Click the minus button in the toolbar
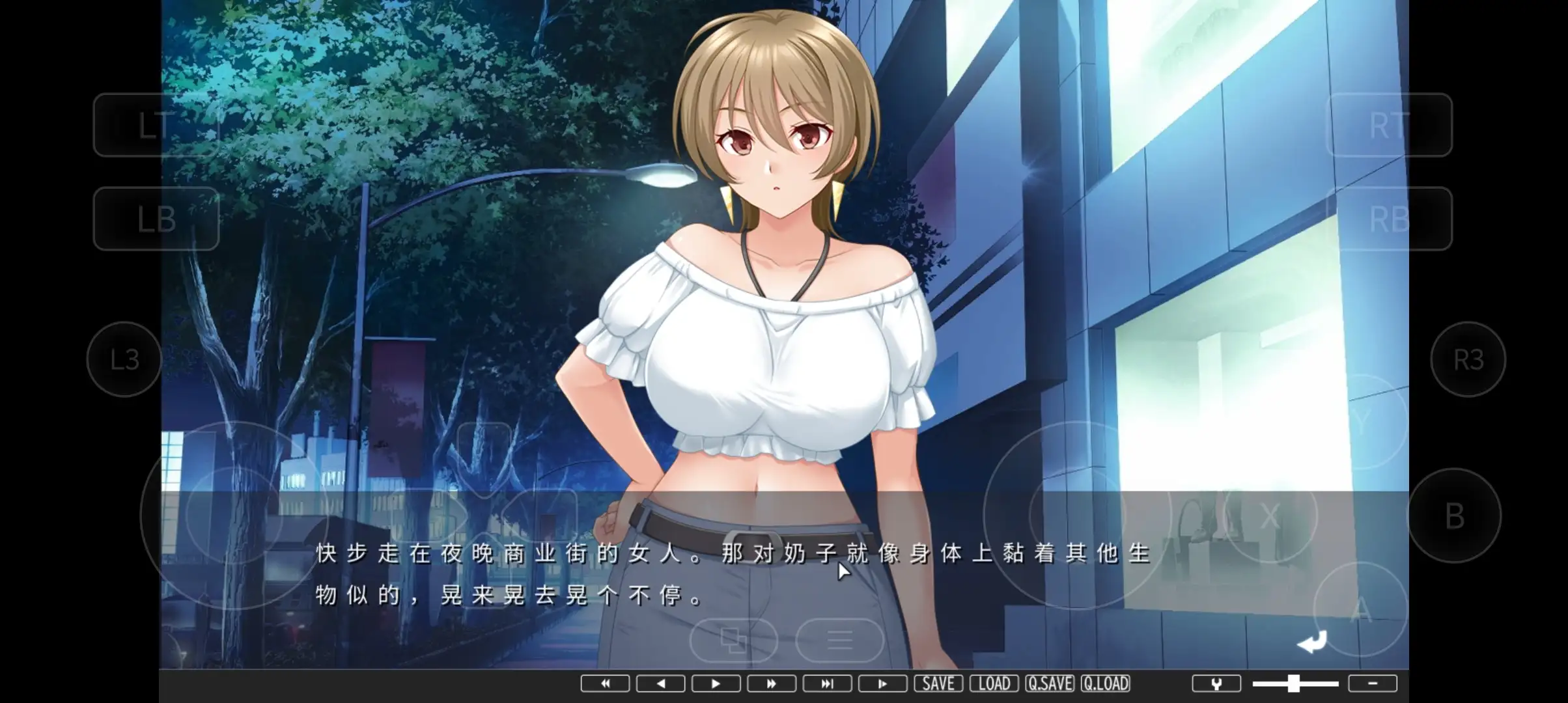This screenshot has width=1568, height=703. (1373, 683)
